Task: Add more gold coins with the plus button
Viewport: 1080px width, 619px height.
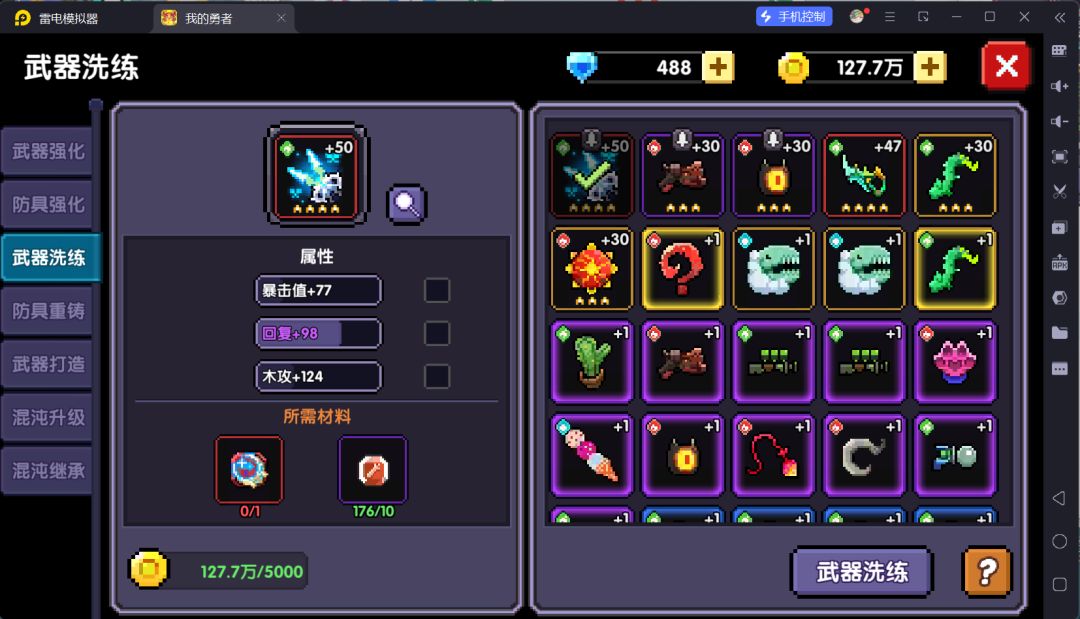Action: pyautogui.click(x=930, y=67)
